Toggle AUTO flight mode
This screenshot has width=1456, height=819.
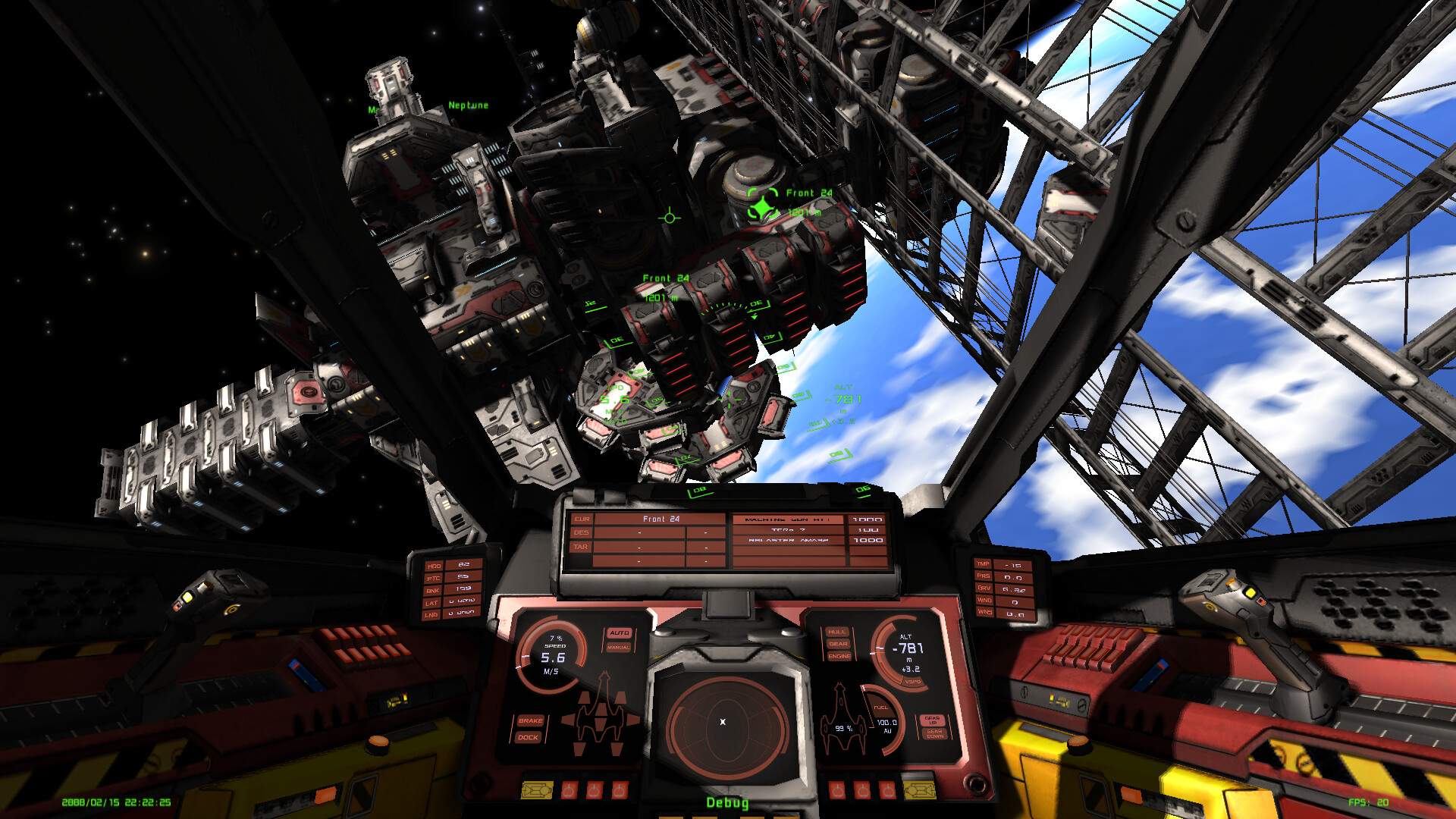pyautogui.click(x=620, y=632)
